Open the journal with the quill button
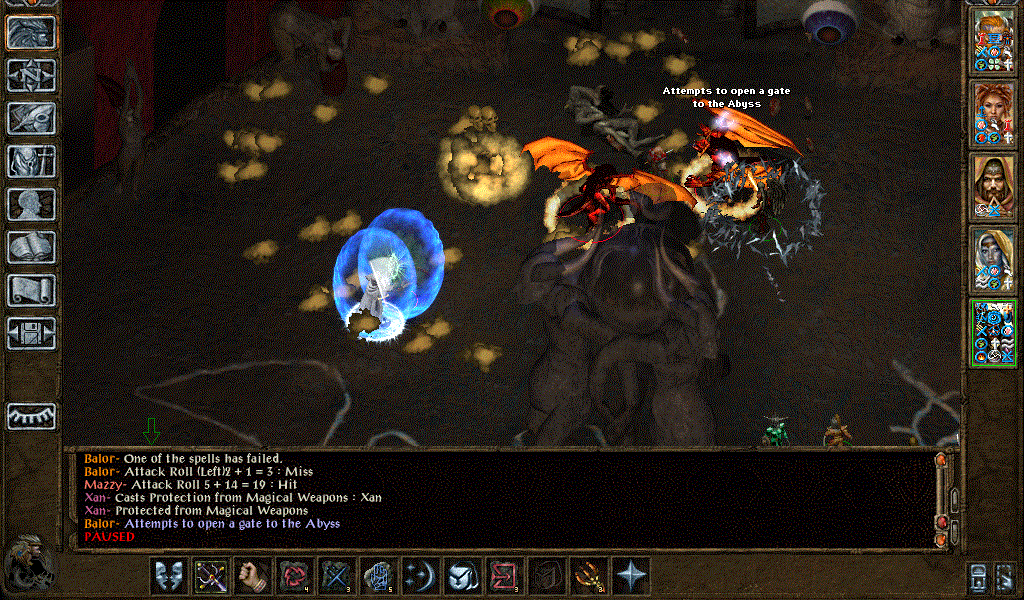The width and height of the screenshot is (1024, 600). (x=31, y=118)
